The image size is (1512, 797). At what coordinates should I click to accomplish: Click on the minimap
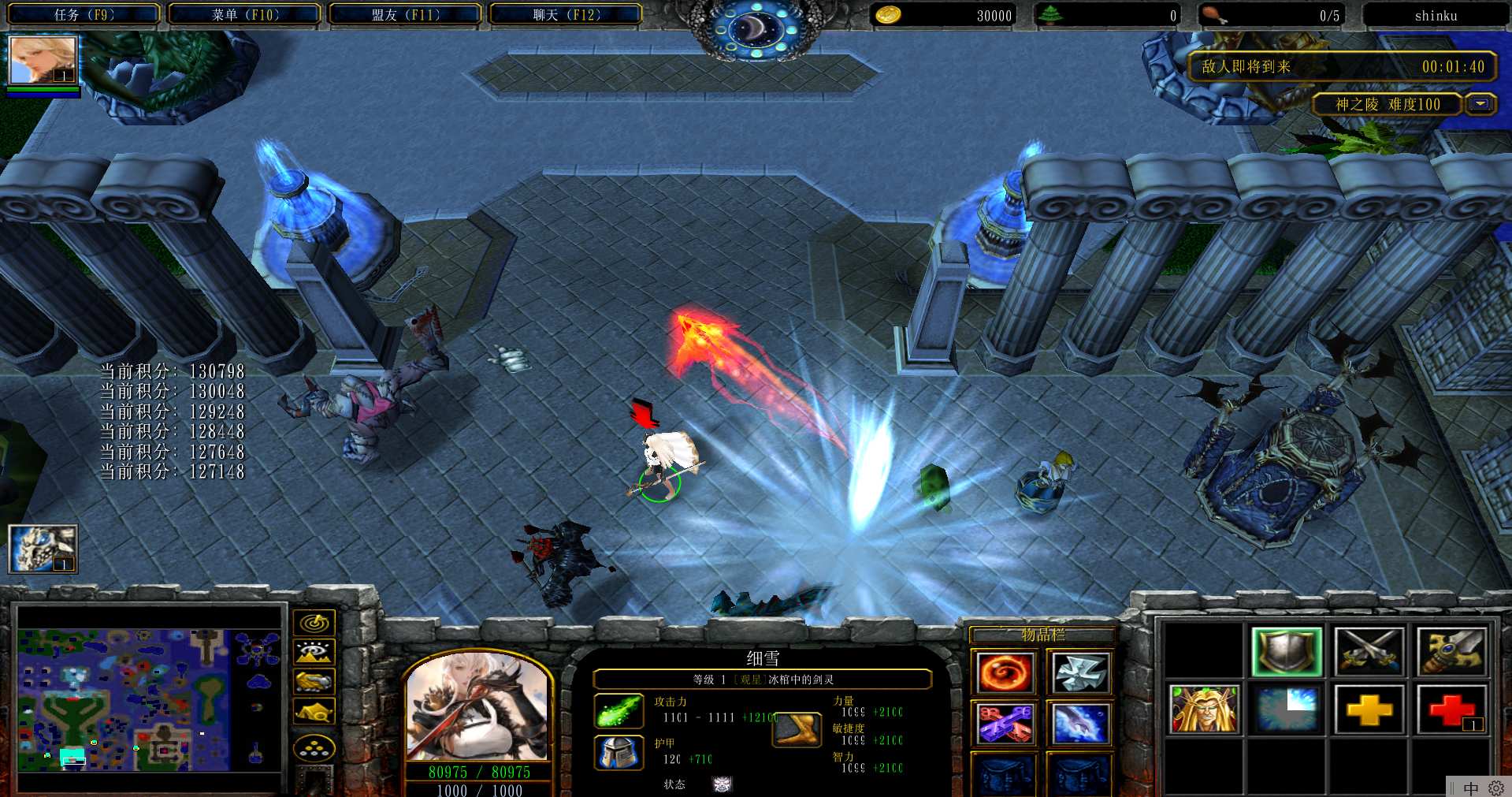click(150, 699)
